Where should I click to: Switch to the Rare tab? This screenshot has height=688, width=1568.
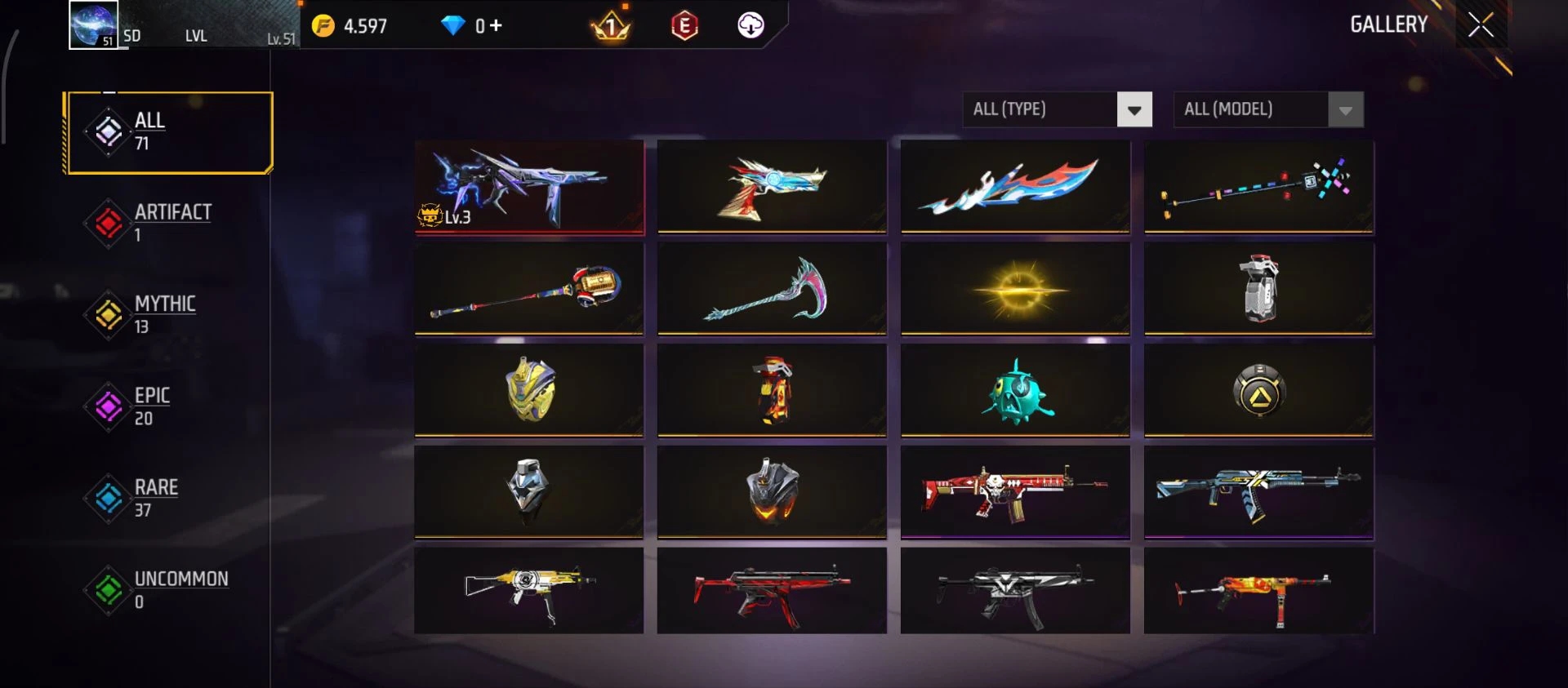point(155,498)
